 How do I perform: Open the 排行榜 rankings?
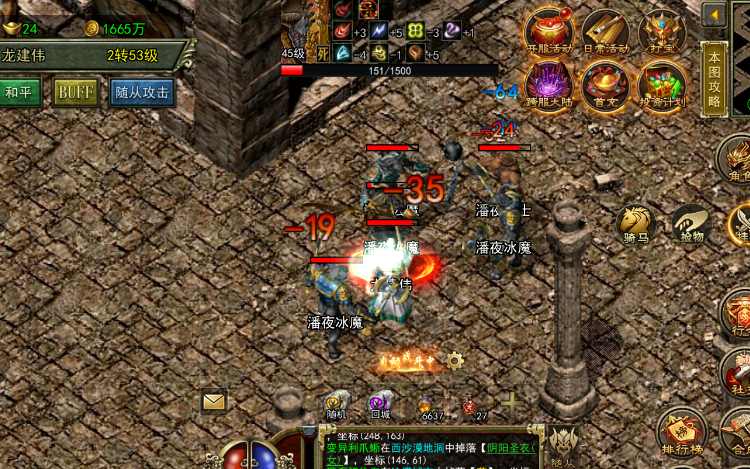tap(681, 430)
